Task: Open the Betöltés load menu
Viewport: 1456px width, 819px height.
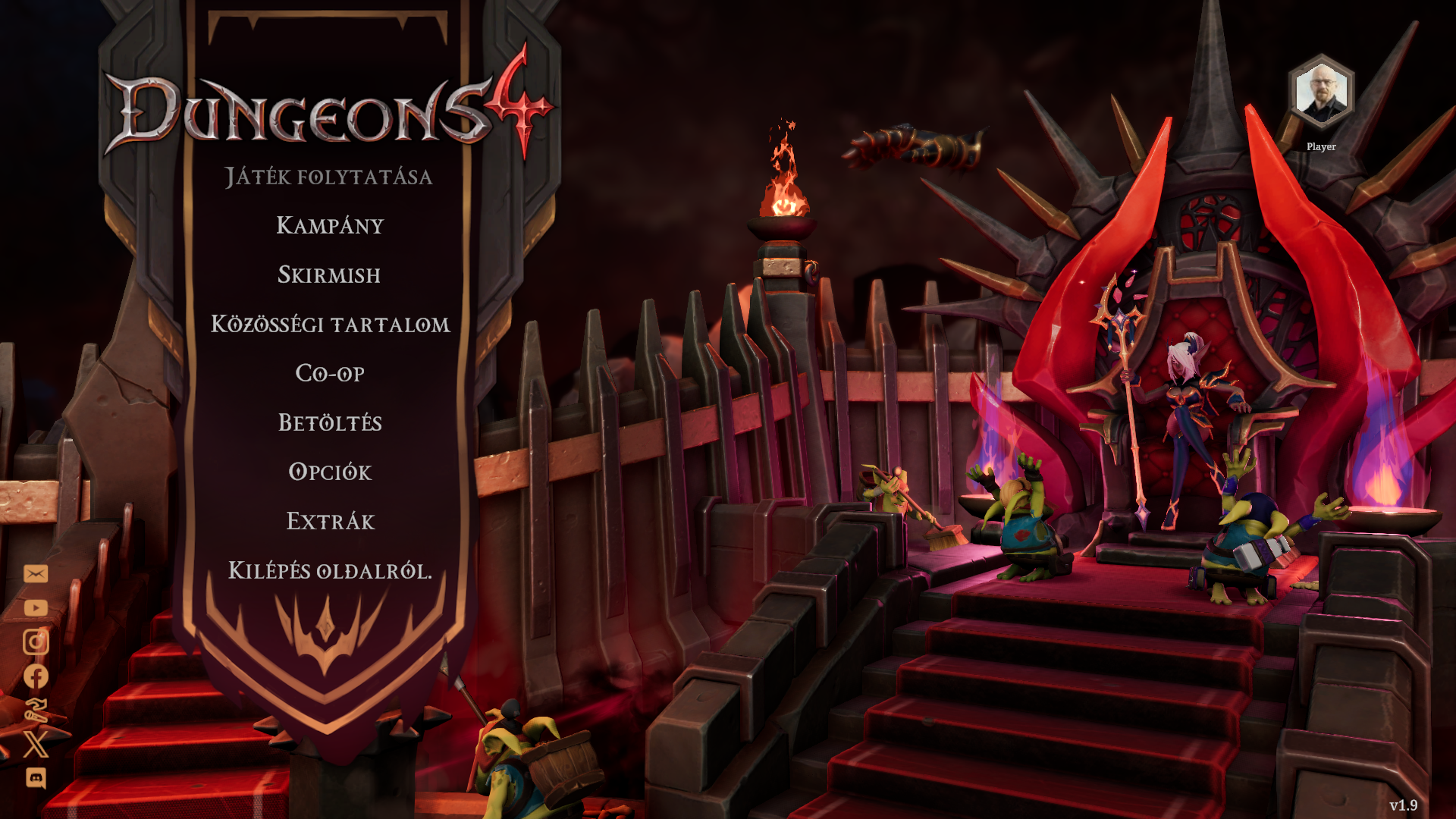Action: point(330,422)
